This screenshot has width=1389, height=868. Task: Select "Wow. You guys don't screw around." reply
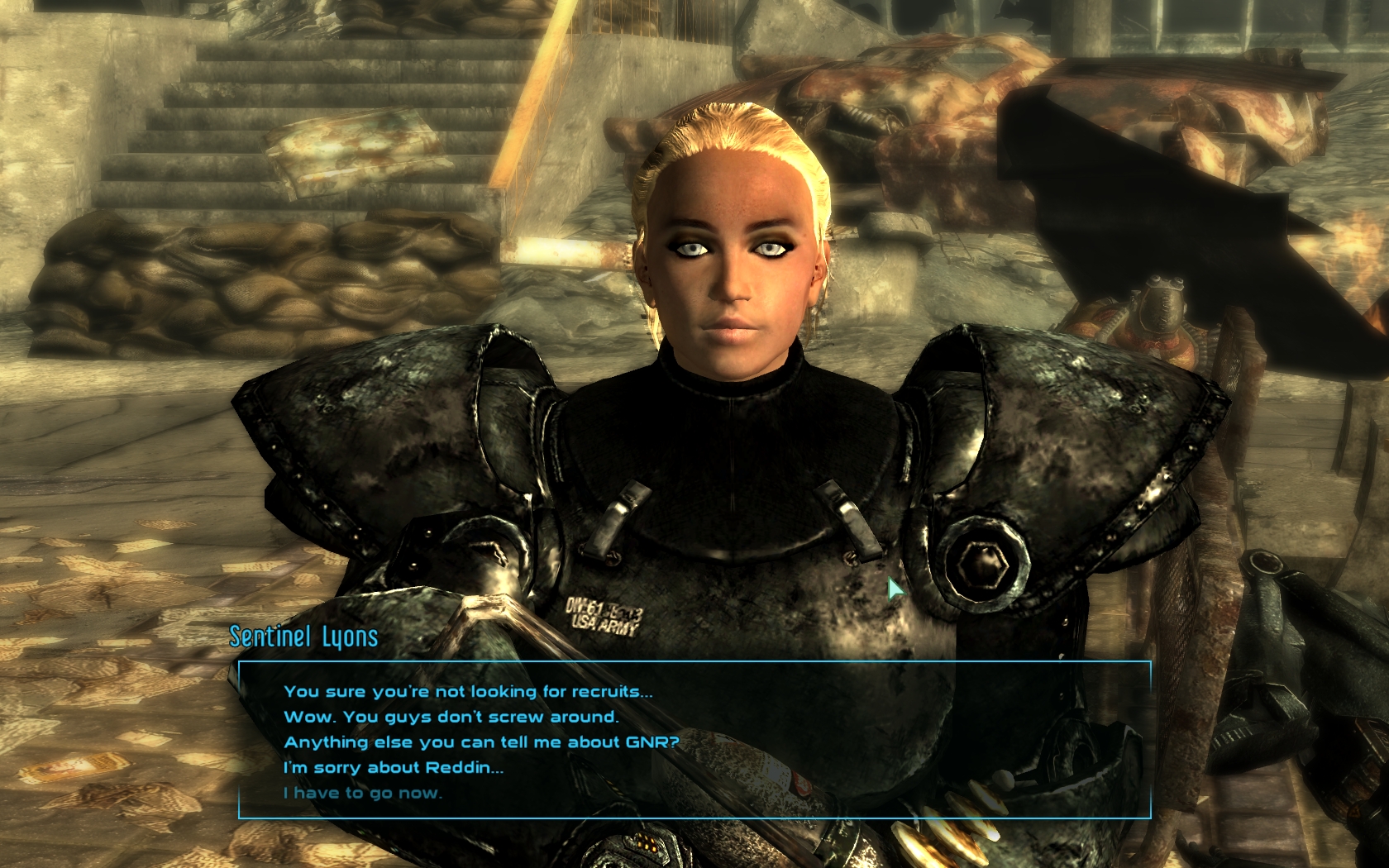click(x=451, y=718)
